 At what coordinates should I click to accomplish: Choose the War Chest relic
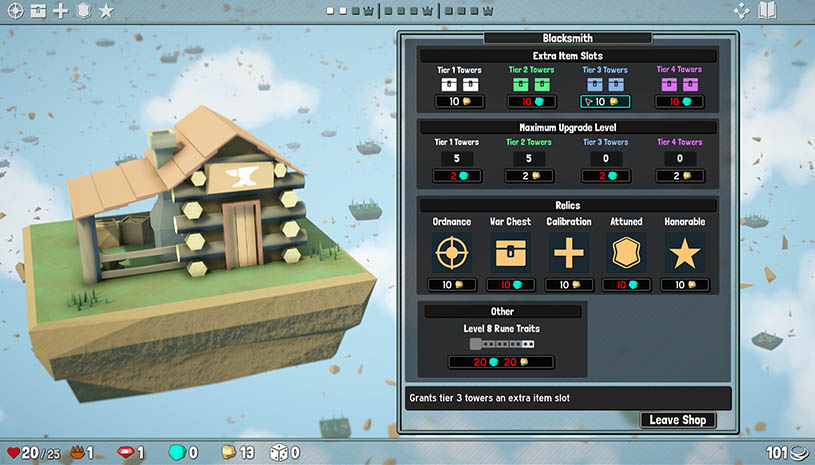pyautogui.click(x=510, y=253)
